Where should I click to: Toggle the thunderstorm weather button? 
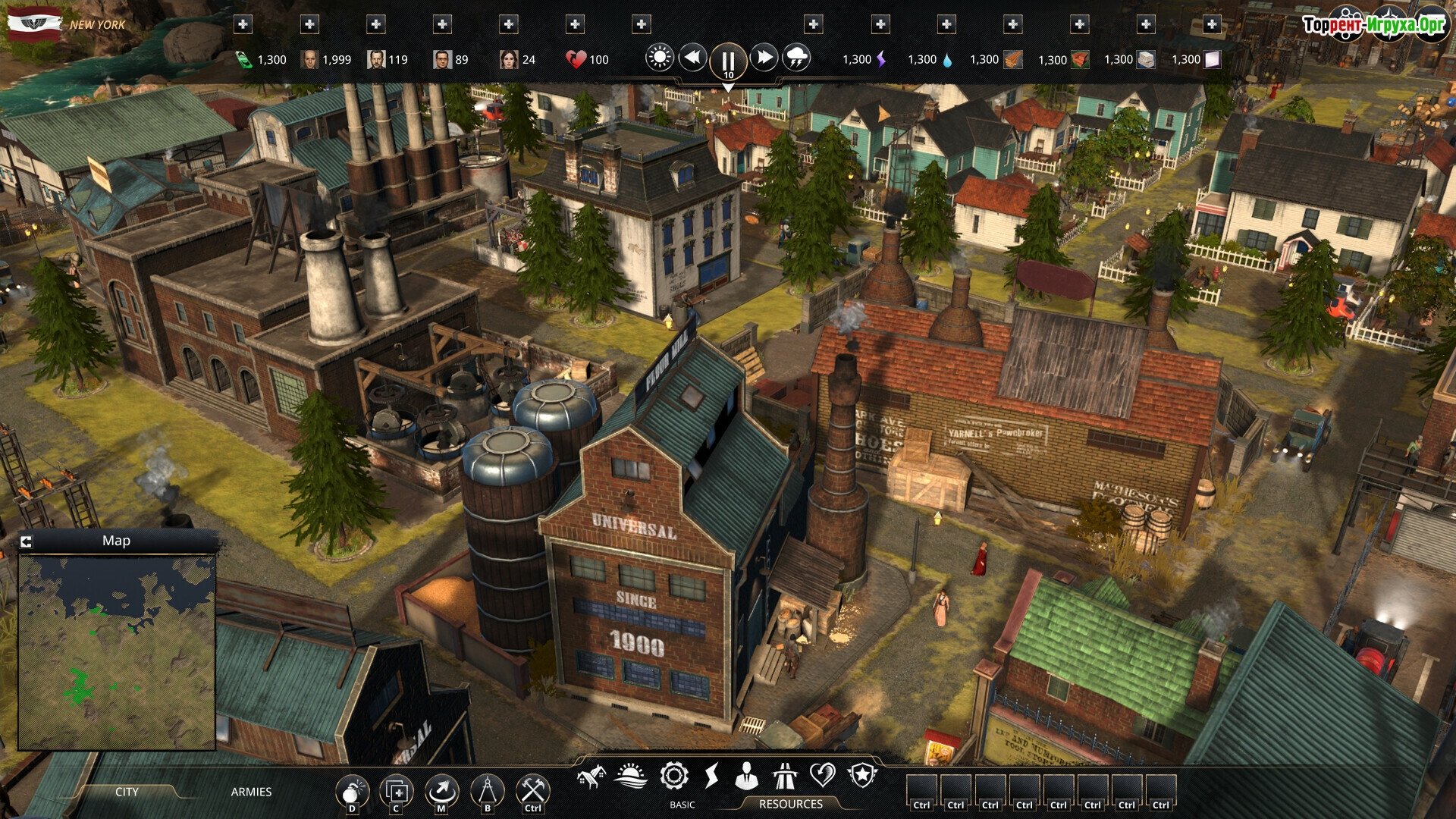click(x=796, y=58)
